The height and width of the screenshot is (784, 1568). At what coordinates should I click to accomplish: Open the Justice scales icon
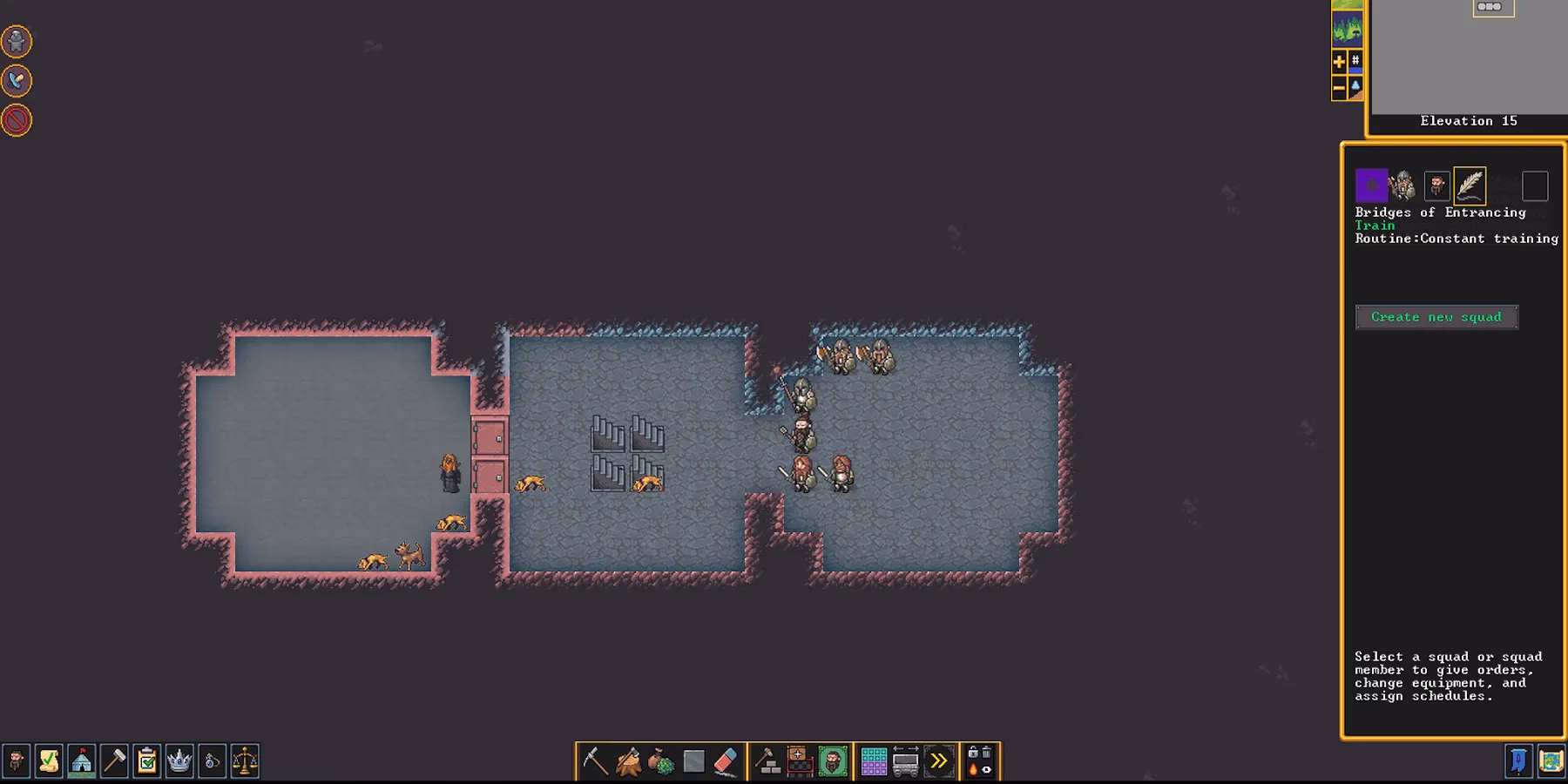(245, 762)
